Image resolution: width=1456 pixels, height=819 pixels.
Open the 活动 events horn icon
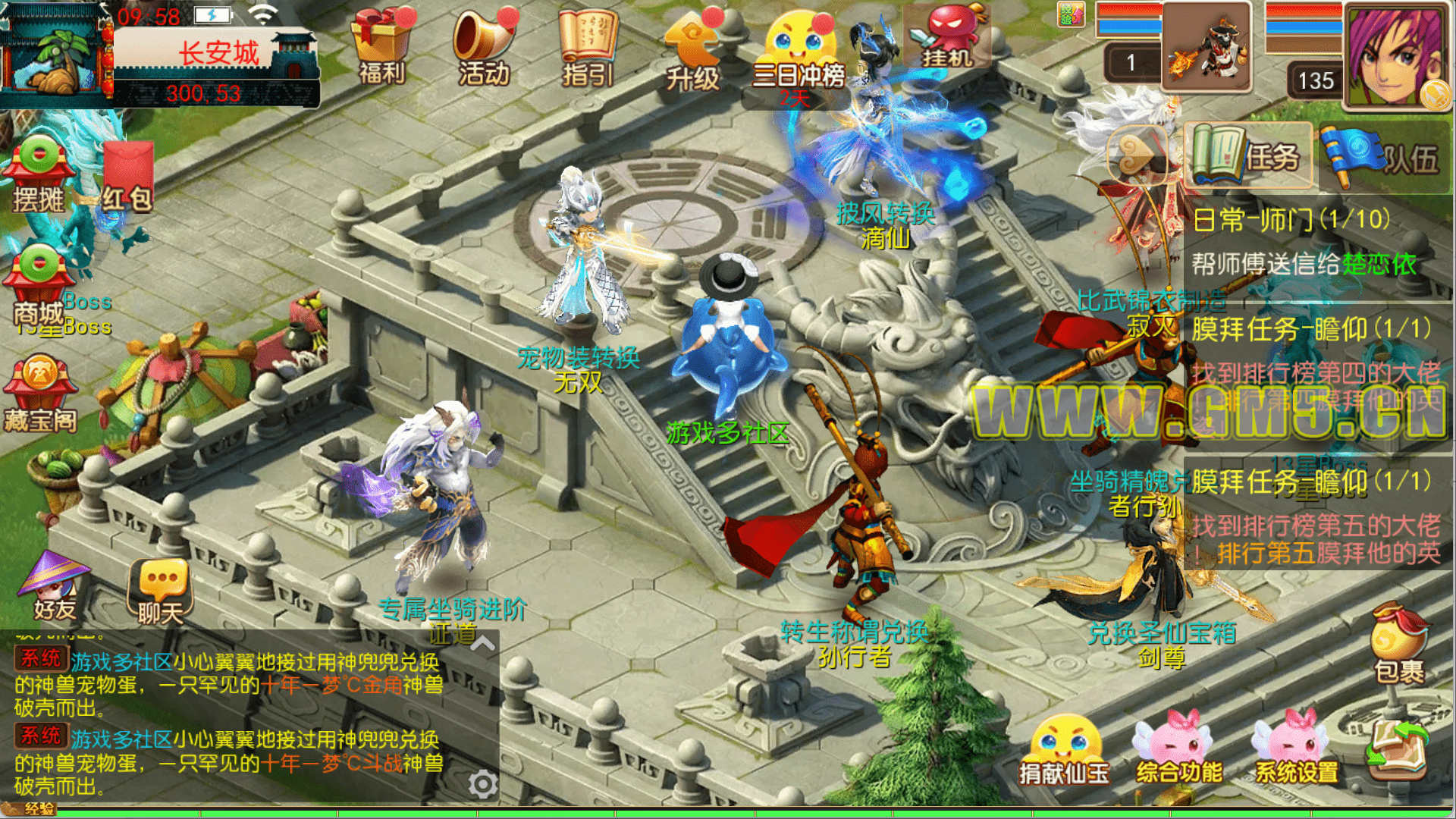[484, 44]
